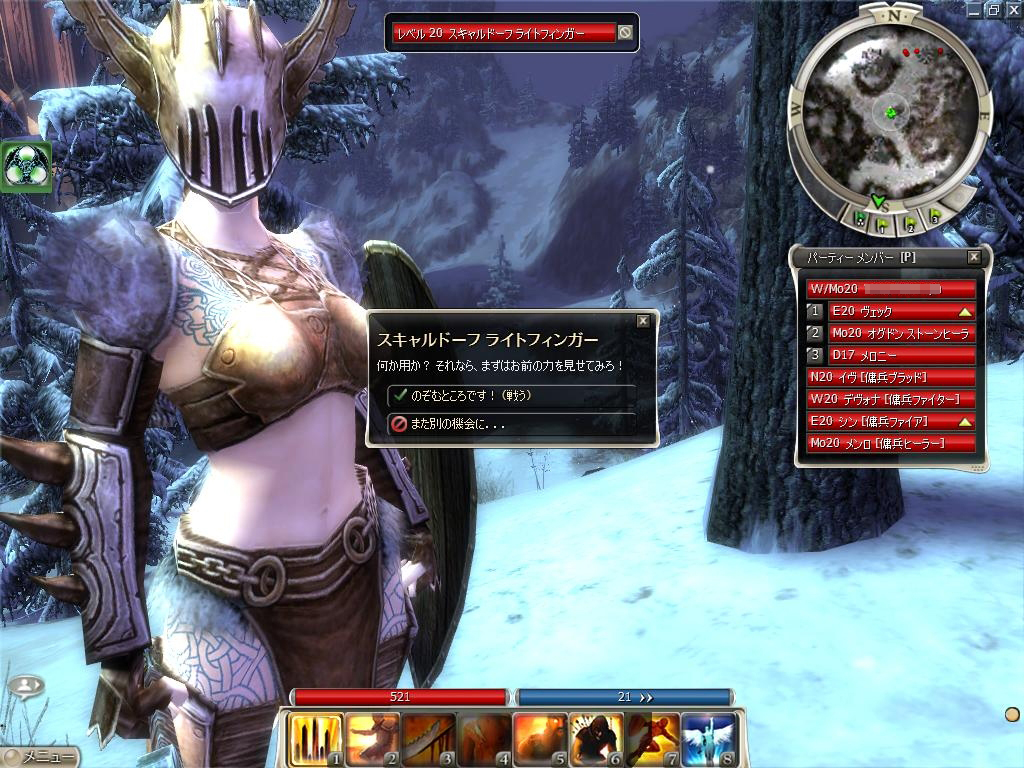The image size is (1024, 768).
Task: Click the minimap compass
Action: coord(889,112)
